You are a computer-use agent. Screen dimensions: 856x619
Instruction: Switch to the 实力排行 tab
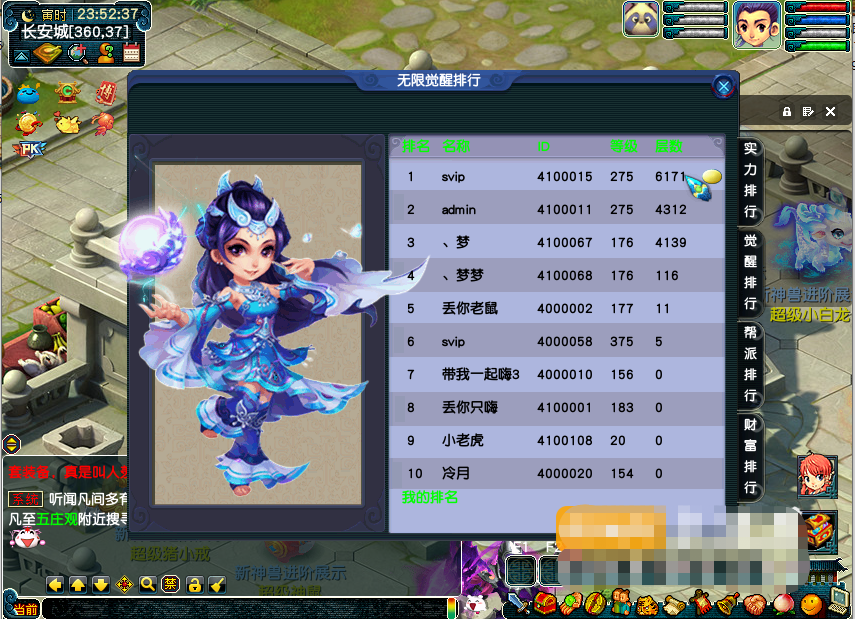pos(750,180)
